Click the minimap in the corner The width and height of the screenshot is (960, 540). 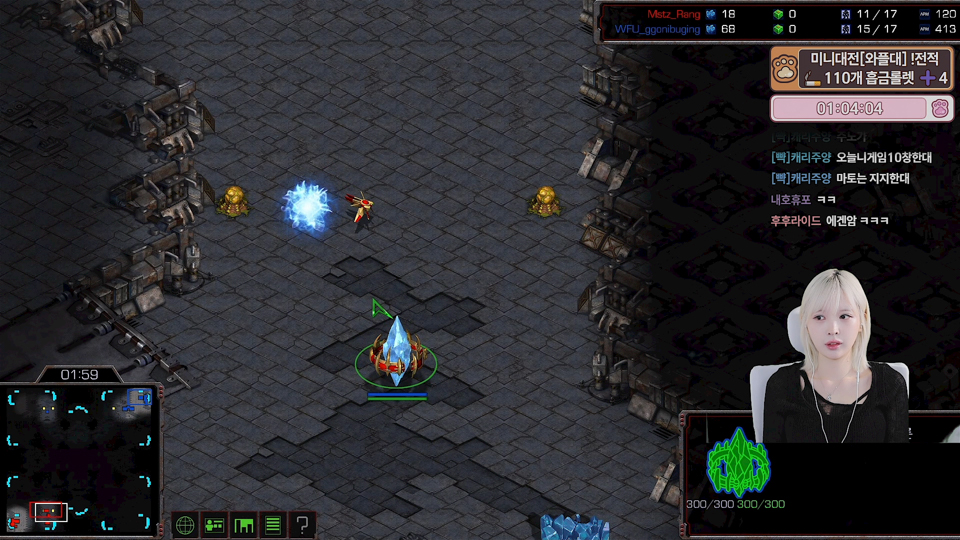[x=80, y=459]
